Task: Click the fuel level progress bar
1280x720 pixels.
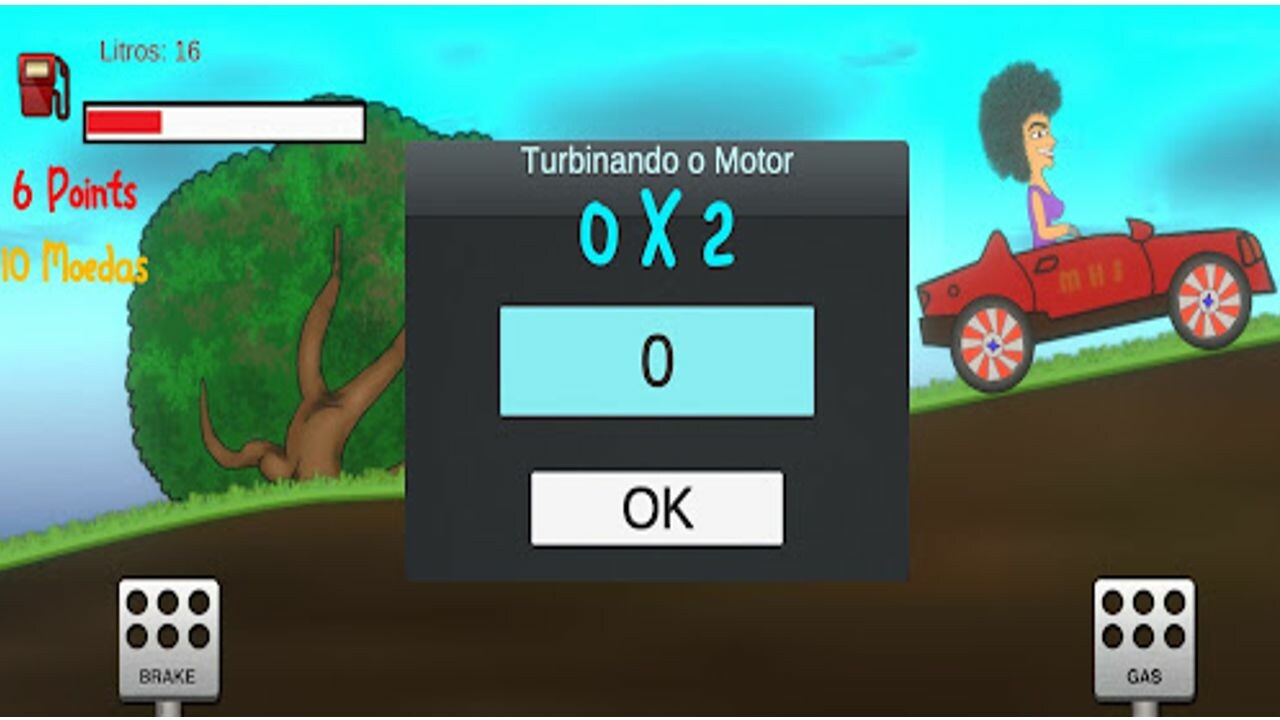Action: coord(222,120)
